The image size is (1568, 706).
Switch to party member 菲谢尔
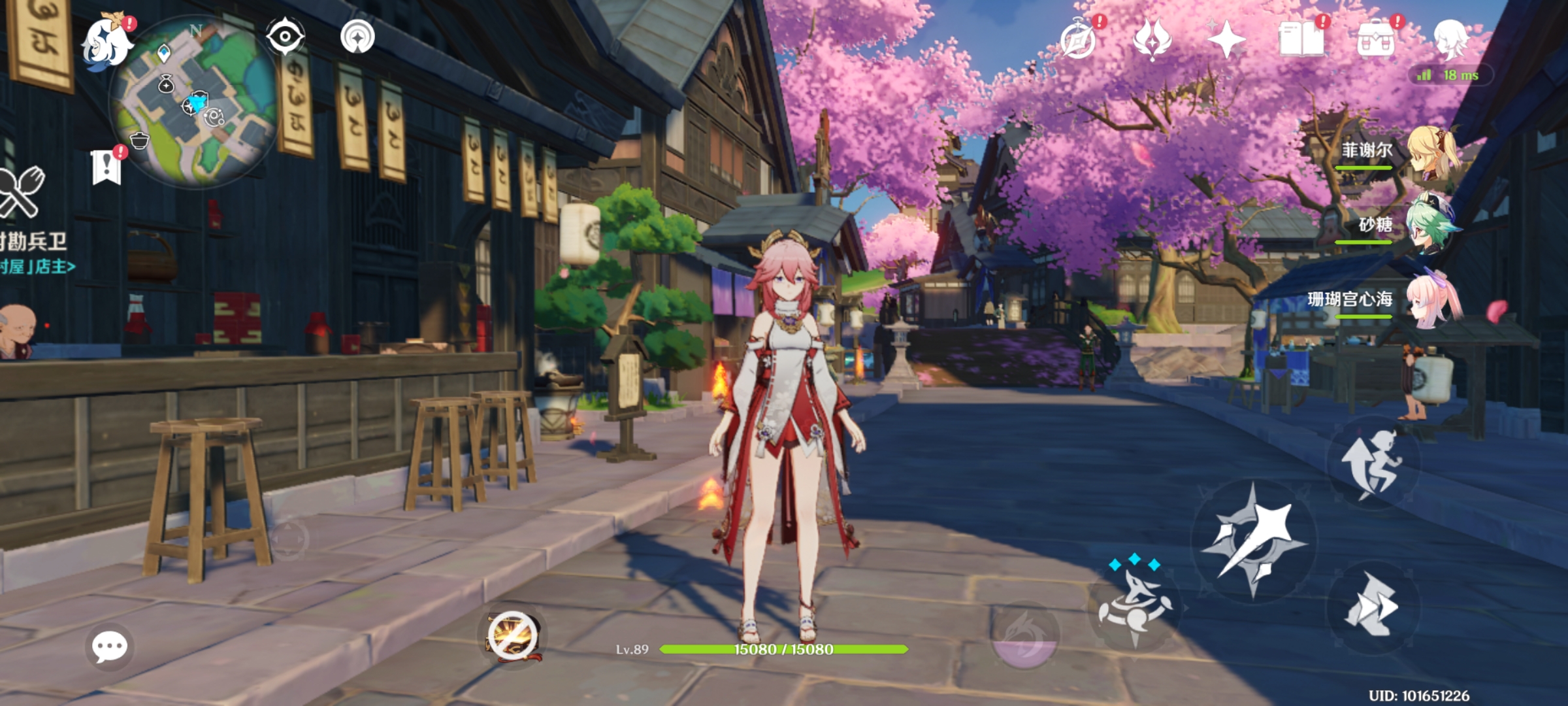[x=1431, y=152]
